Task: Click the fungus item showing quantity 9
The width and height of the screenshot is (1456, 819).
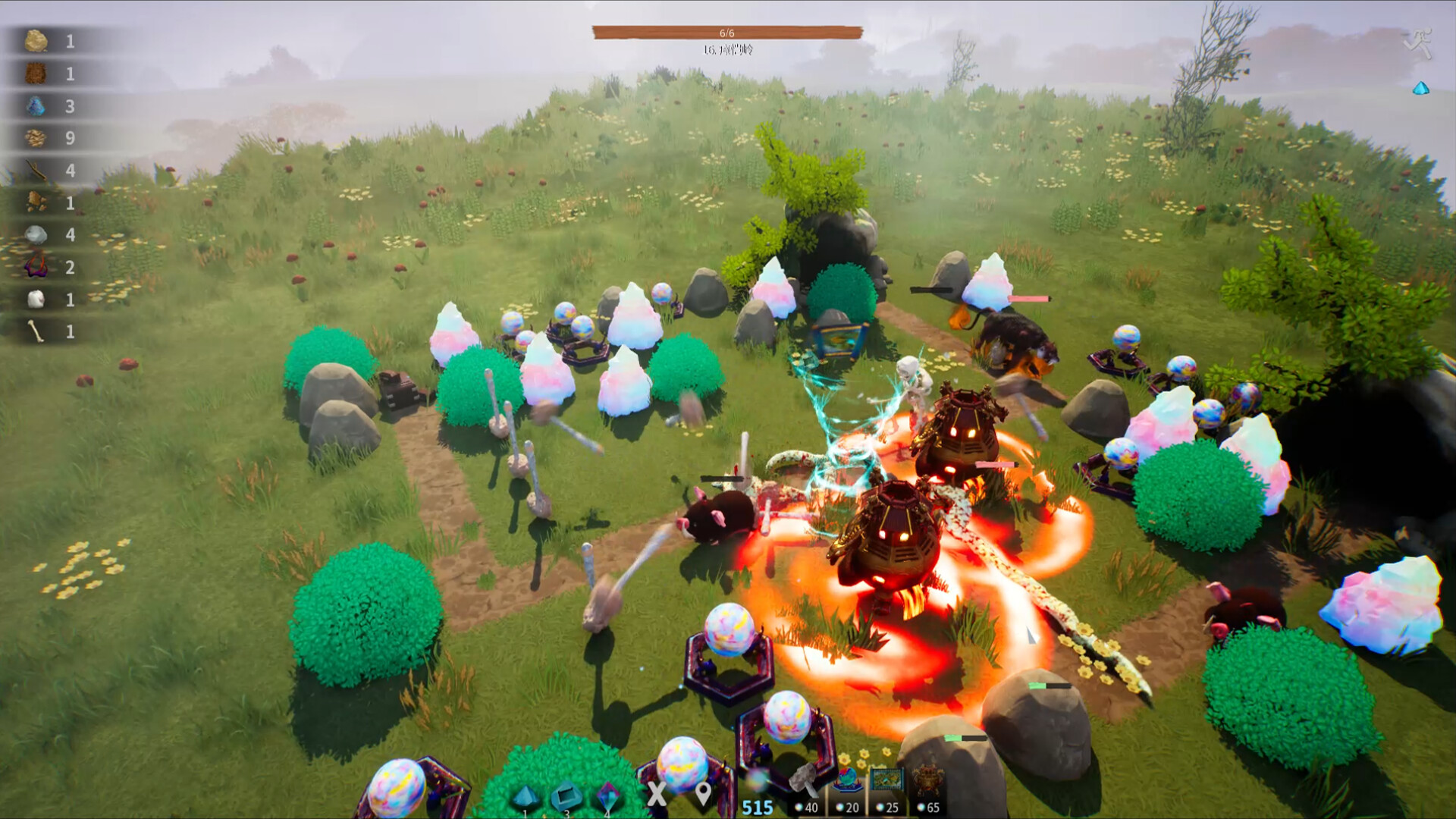Action: pyautogui.click(x=36, y=137)
